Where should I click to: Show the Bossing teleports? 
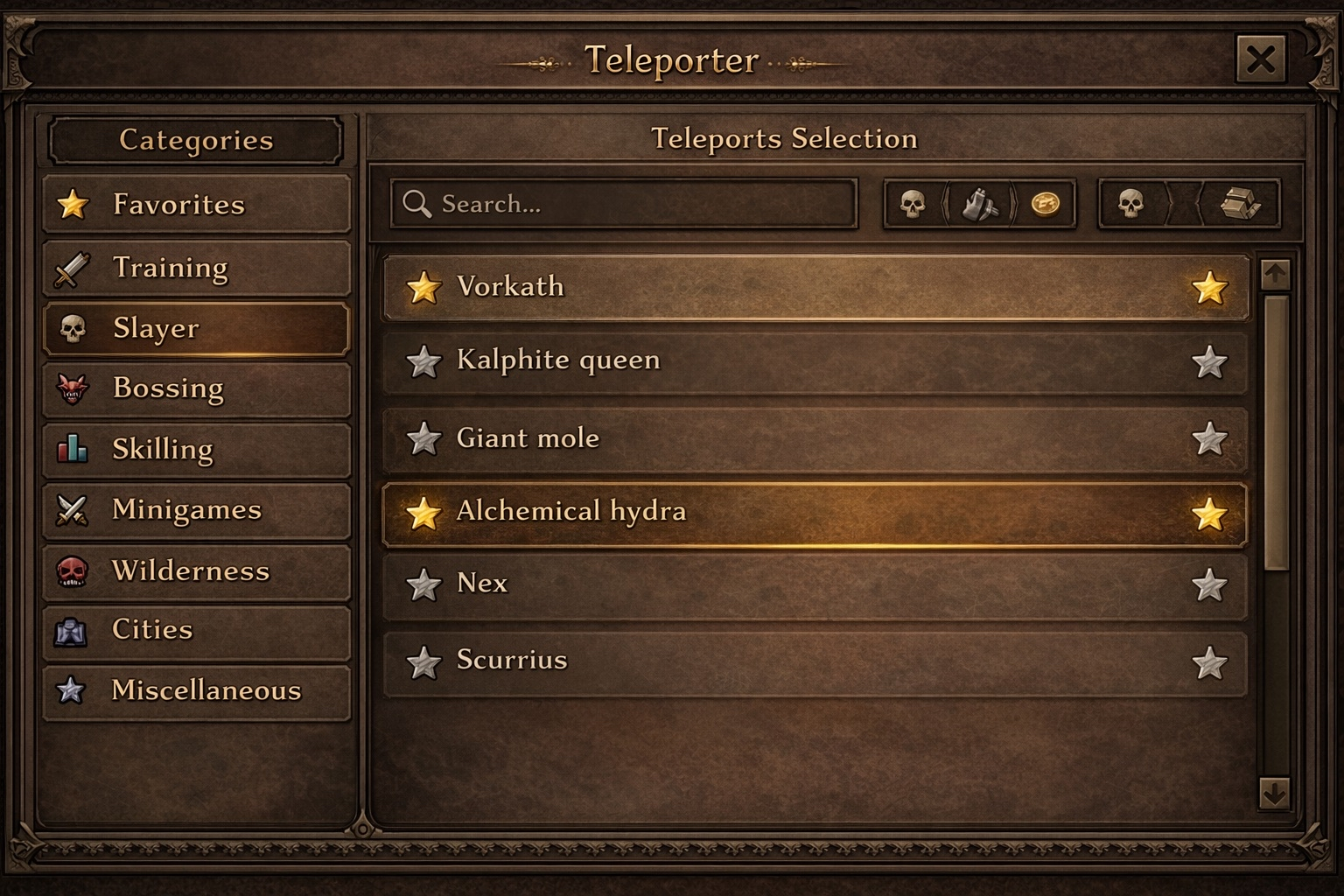197,388
